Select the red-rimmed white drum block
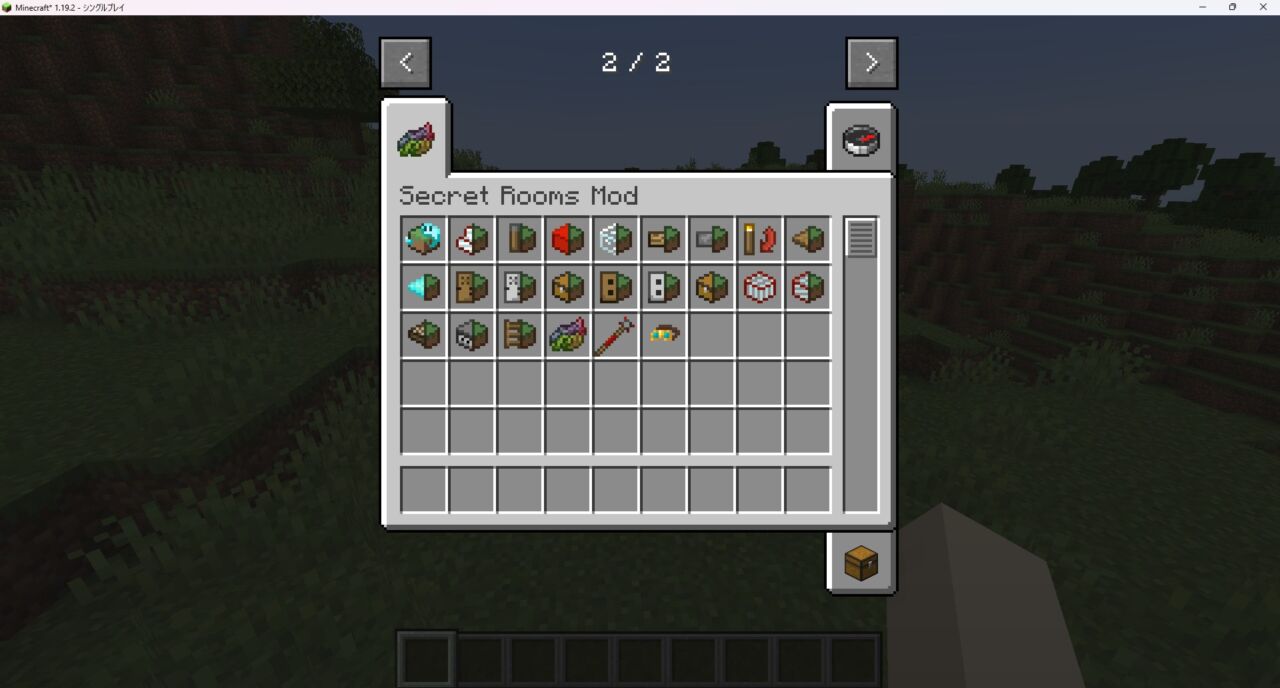1280x688 pixels. click(759, 288)
